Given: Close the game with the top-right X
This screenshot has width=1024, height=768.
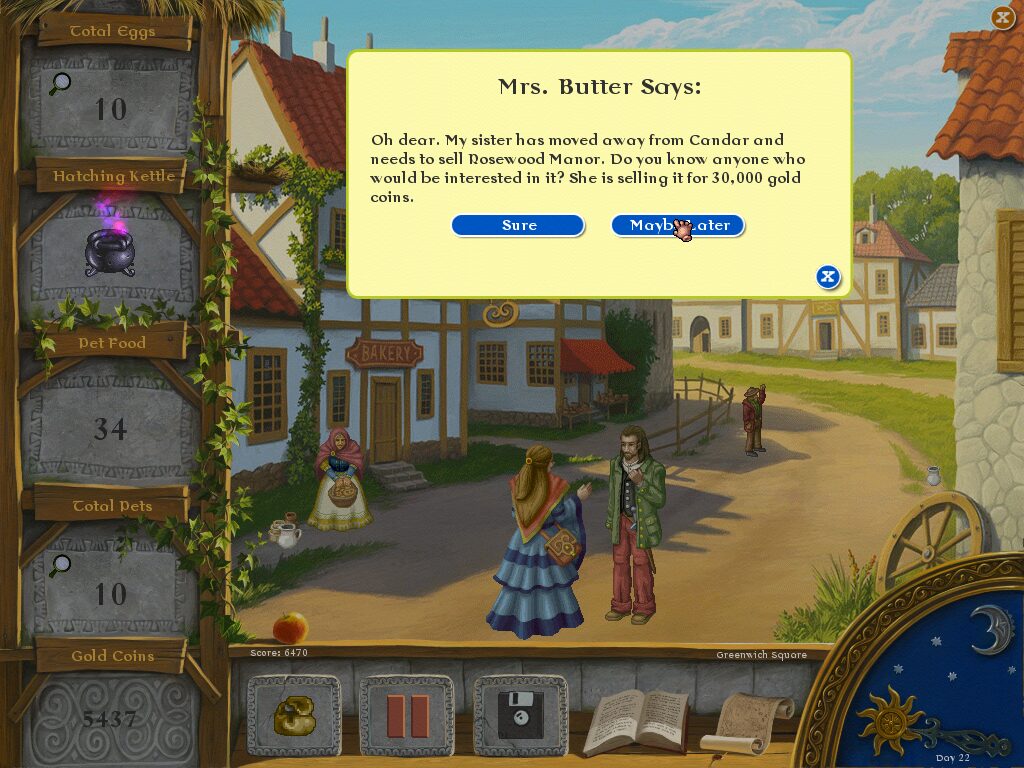Looking at the screenshot, I should 1002,17.
